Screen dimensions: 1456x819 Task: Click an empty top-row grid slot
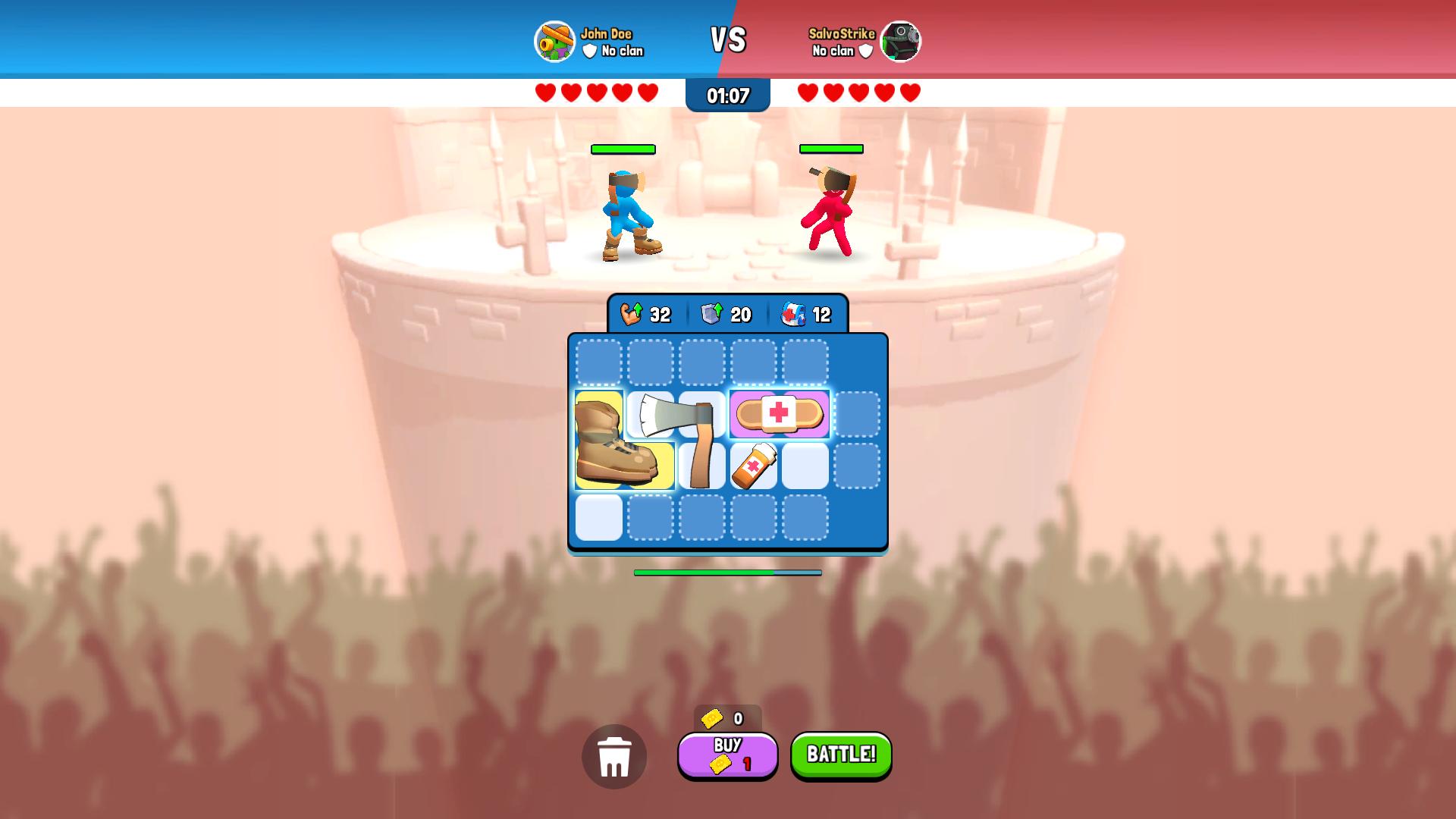[598, 363]
